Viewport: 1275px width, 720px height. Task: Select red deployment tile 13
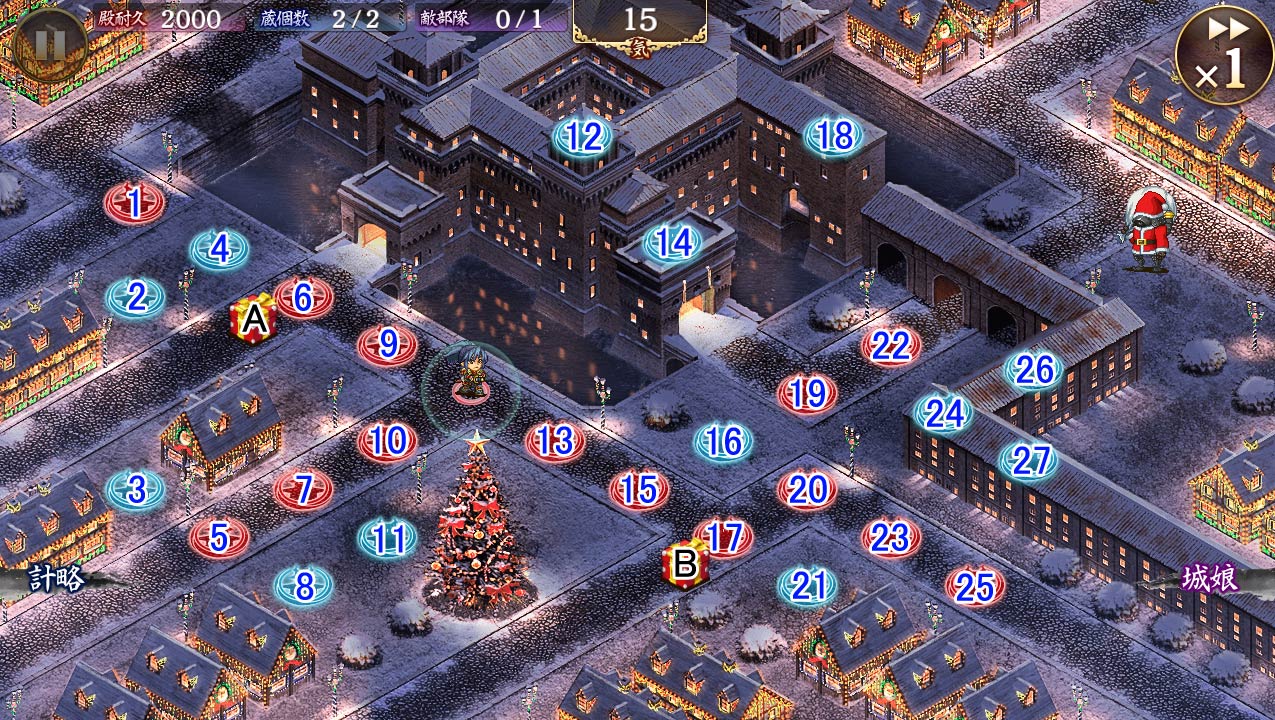click(x=555, y=440)
